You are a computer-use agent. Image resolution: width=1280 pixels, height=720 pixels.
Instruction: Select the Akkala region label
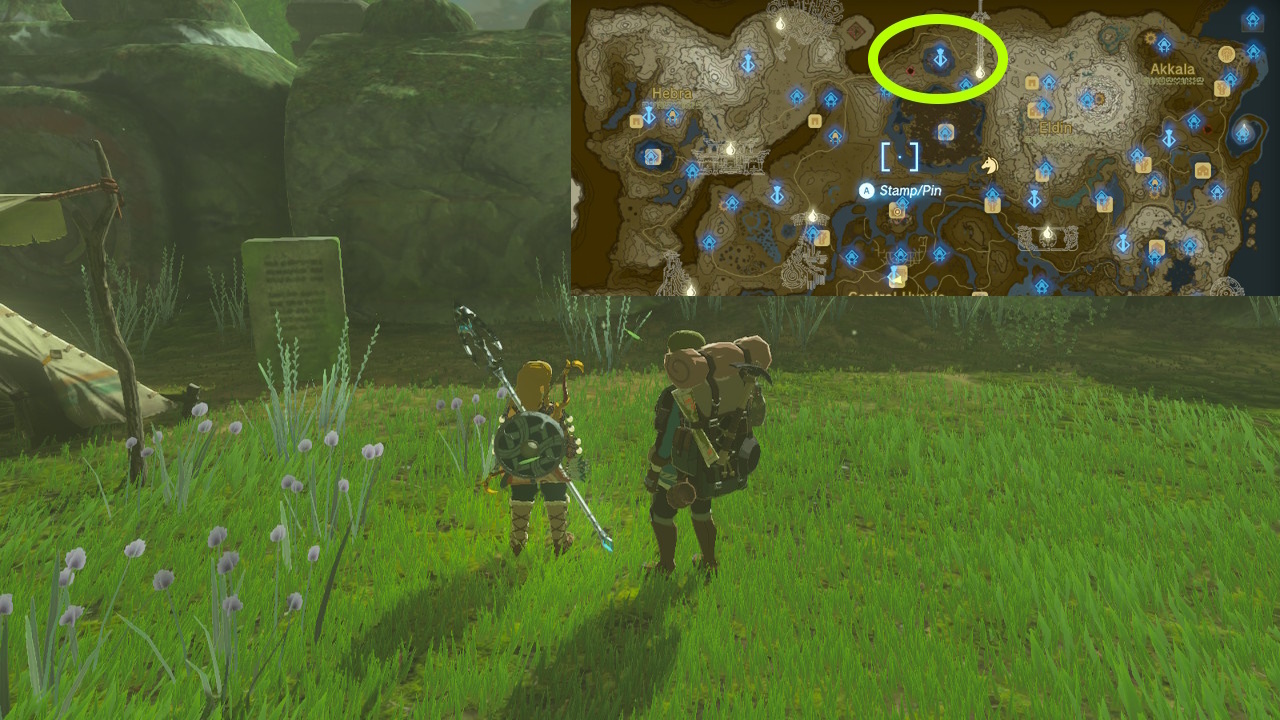pyautogui.click(x=1172, y=68)
